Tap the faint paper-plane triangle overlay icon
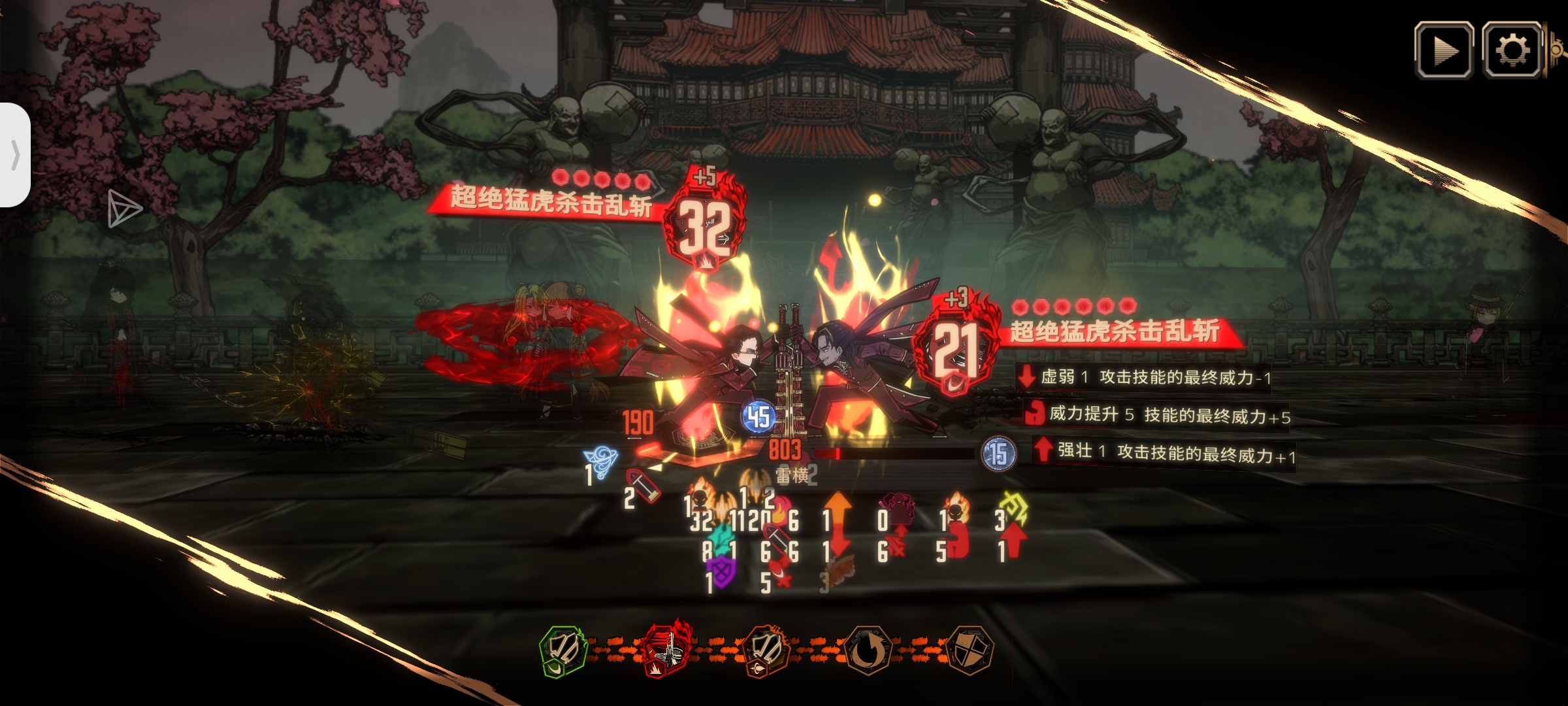 (x=123, y=209)
